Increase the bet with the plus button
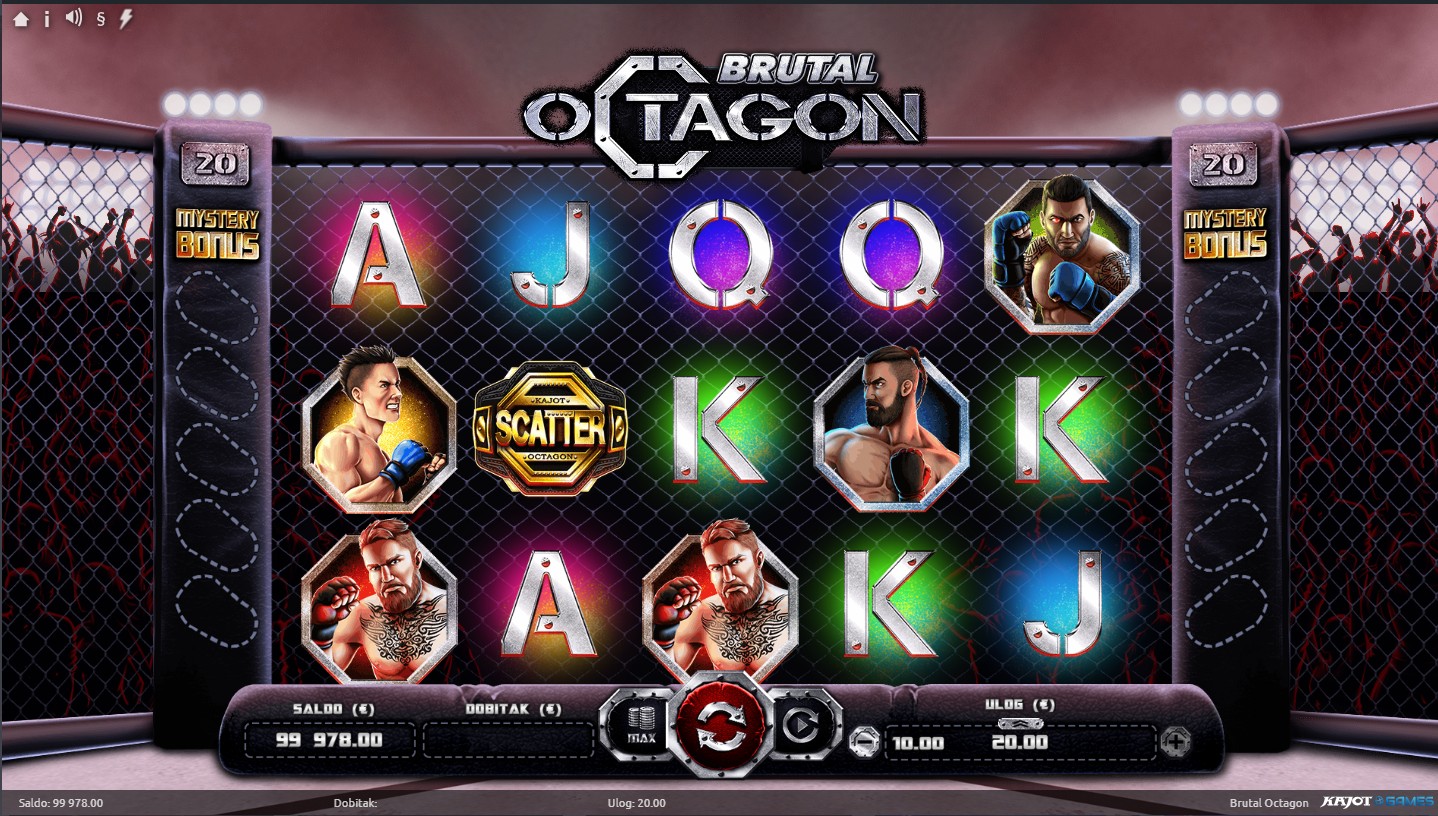This screenshot has width=1438, height=816. click(1176, 742)
